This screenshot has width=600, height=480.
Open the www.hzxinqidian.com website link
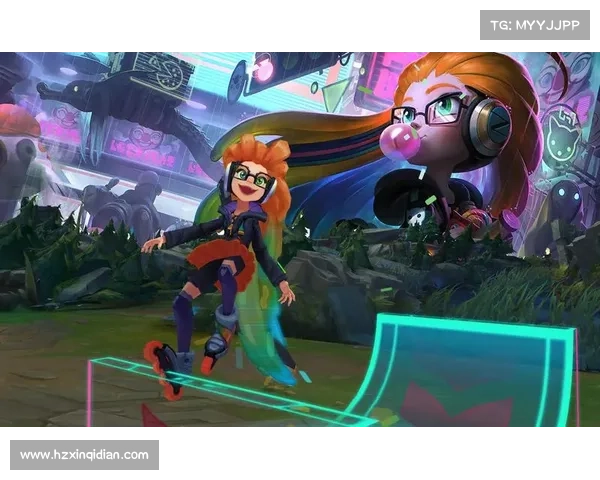tap(84, 455)
